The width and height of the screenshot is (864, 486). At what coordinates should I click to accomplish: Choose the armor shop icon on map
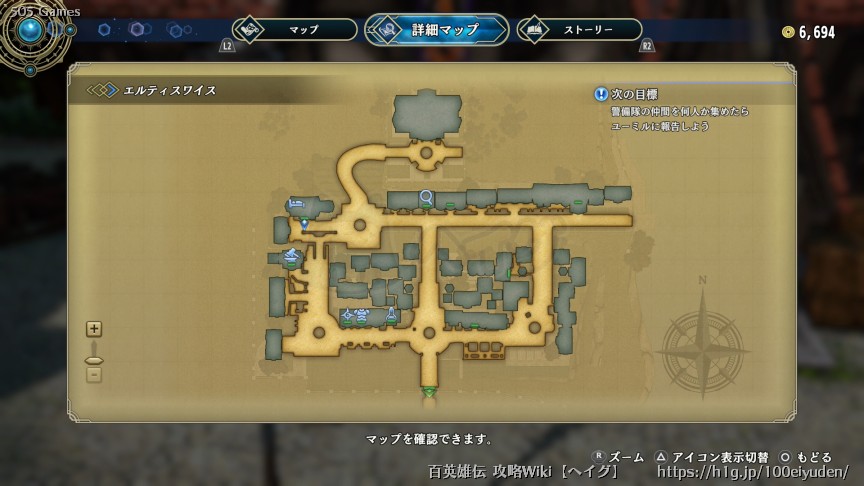point(362,316)
